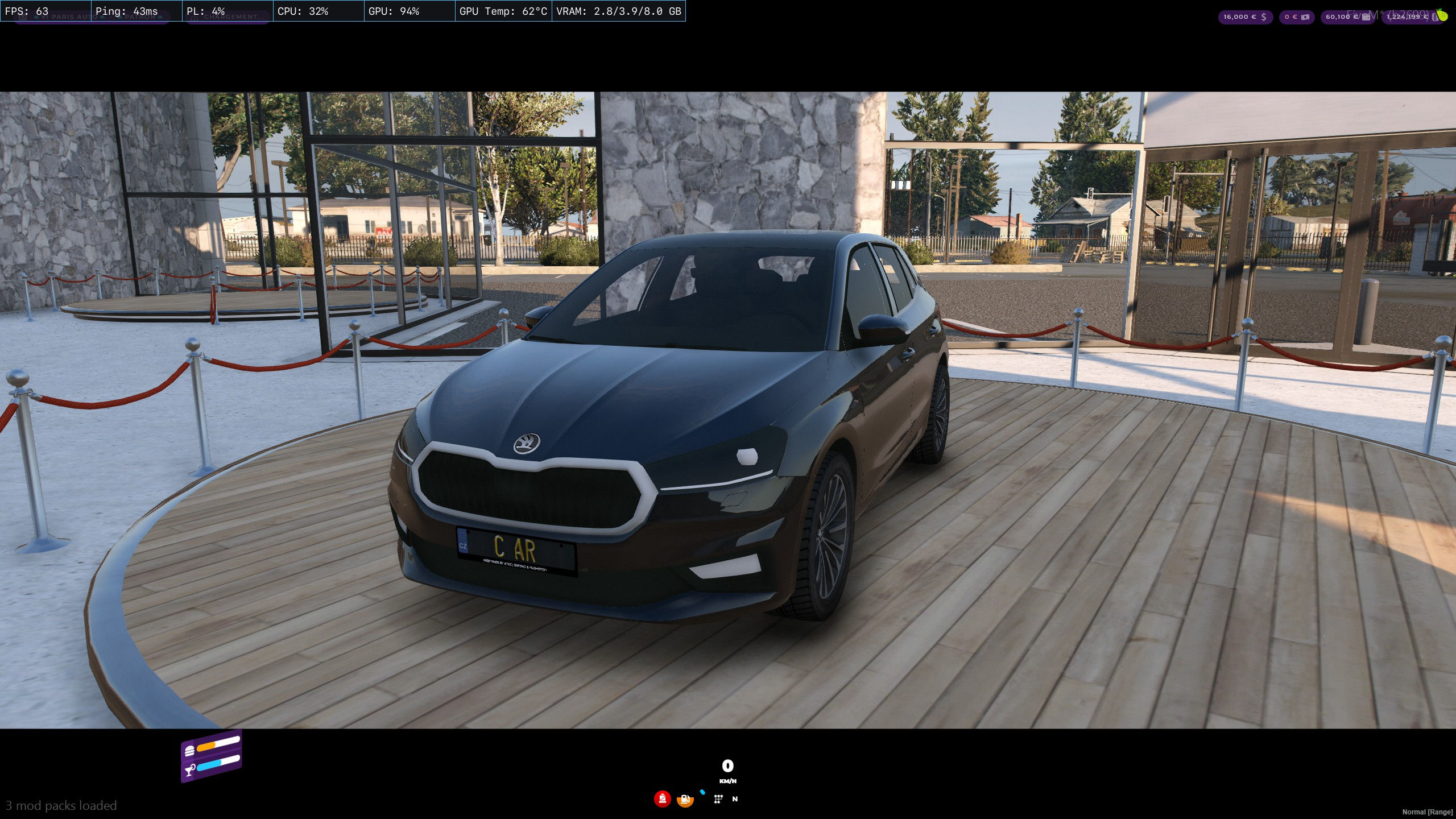
Task: Click the C AR license plate on the car
Action: click(x=514, y=549)
